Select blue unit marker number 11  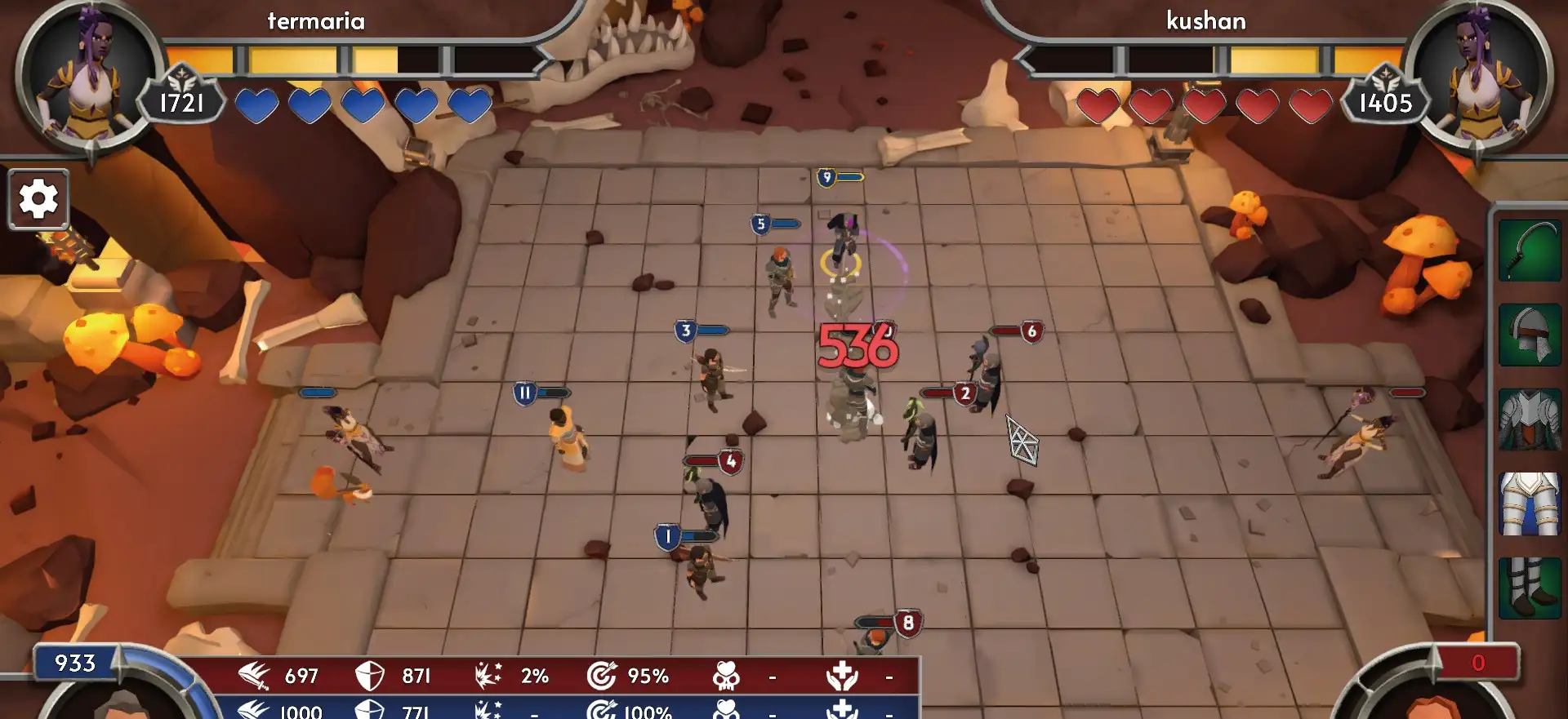[x=524, y=393]
